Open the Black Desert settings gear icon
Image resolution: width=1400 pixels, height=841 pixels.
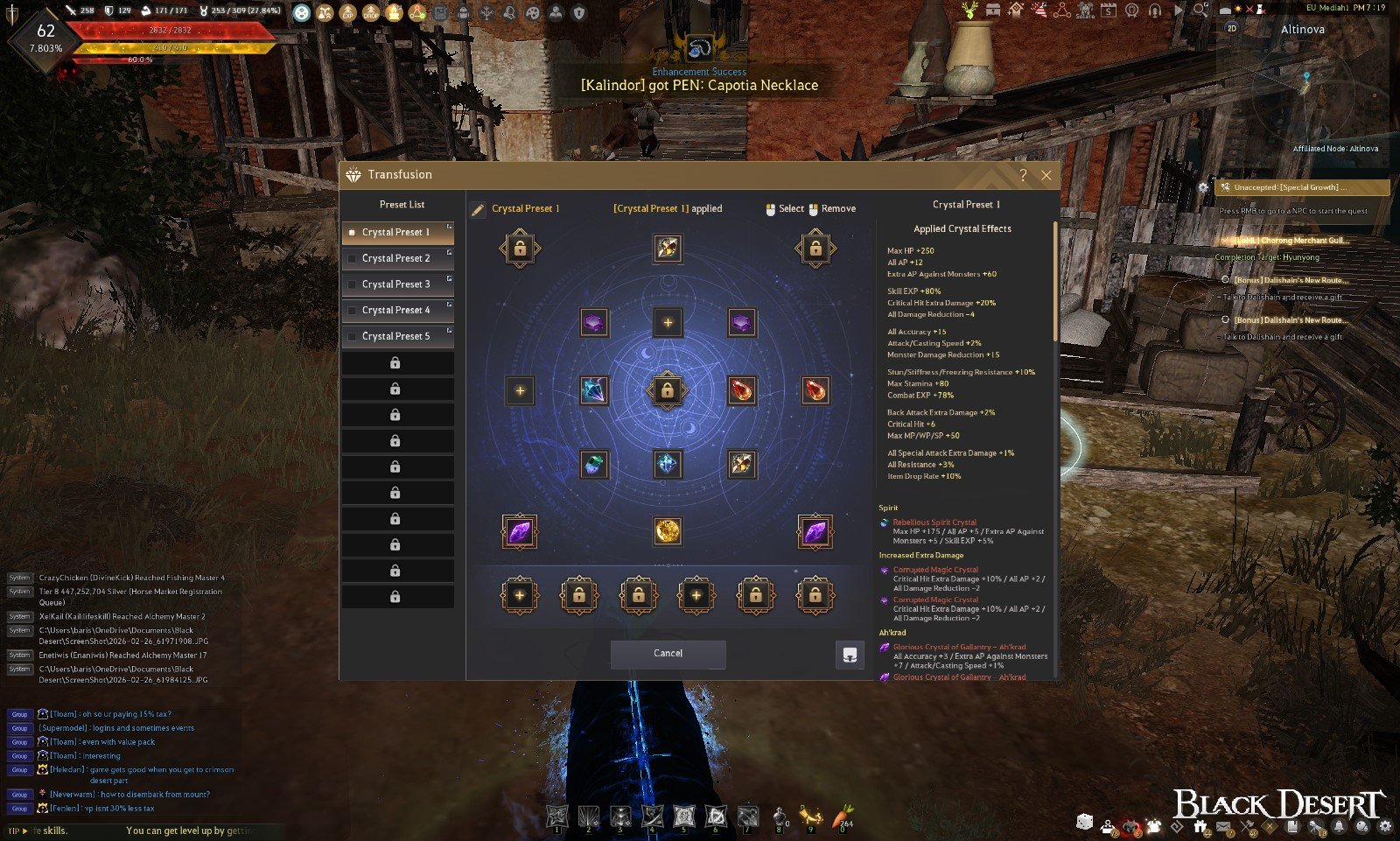click(x=1385, y=825)
